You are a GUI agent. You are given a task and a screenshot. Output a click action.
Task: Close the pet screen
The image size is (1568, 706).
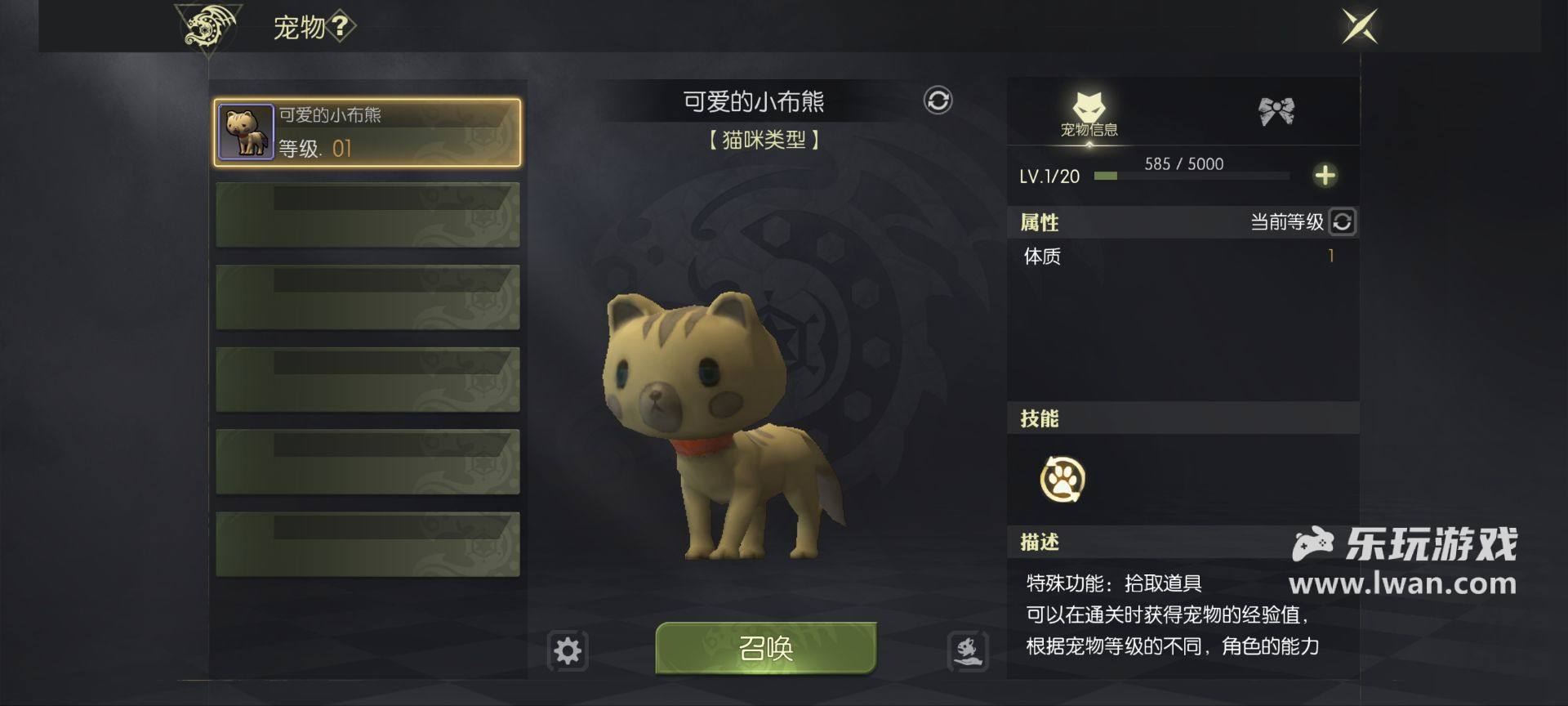(1359, 26)
